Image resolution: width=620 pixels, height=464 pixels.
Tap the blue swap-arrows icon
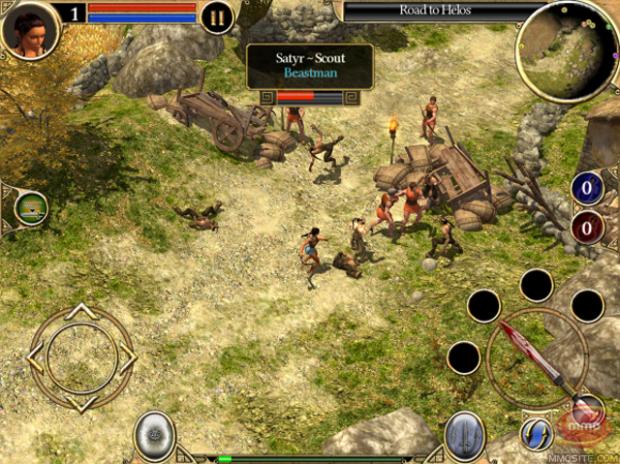[x=537, y=433]
